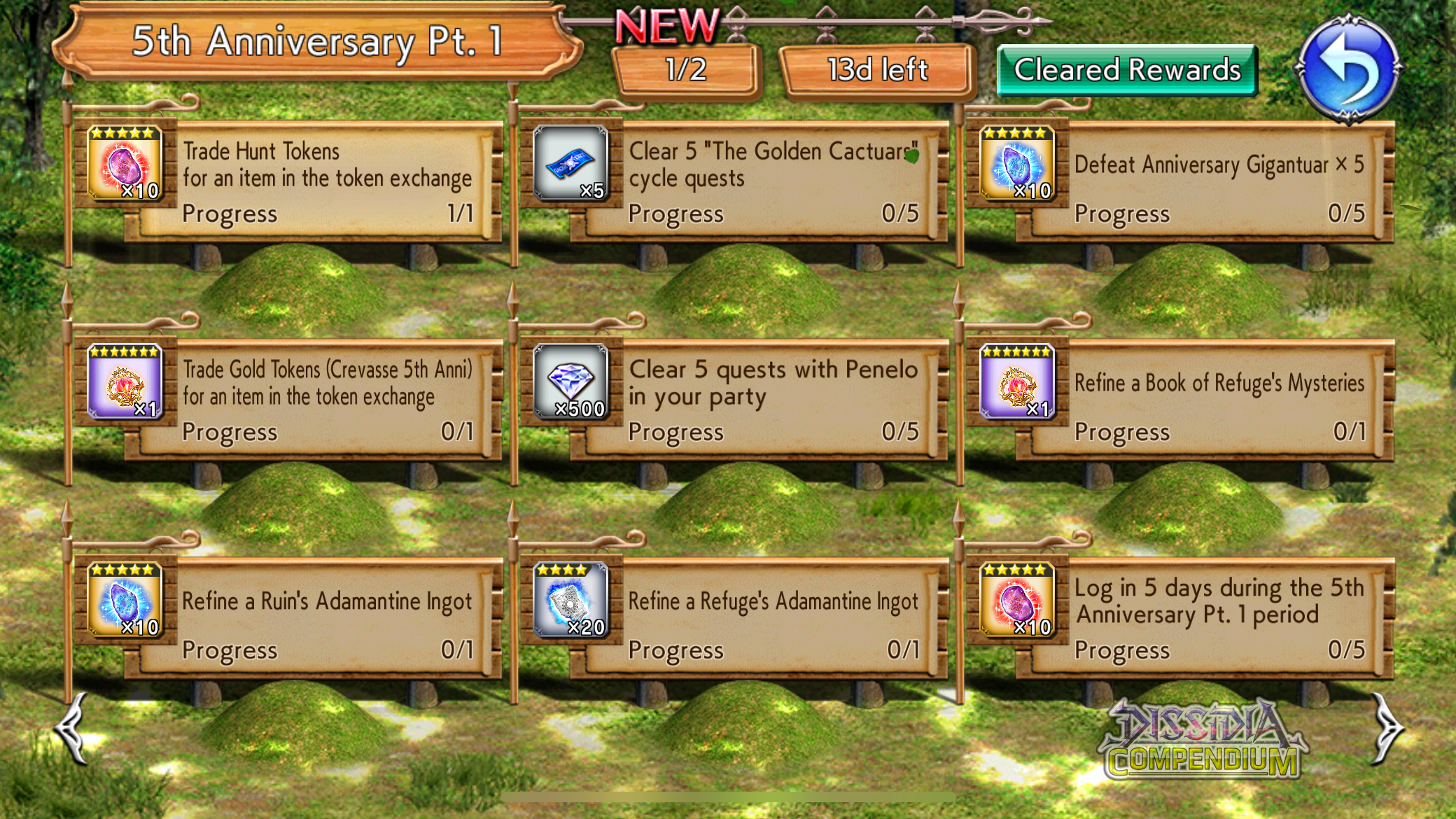Select Defeat Anniversary Gigantuar mission

(x=1219, y=182)
